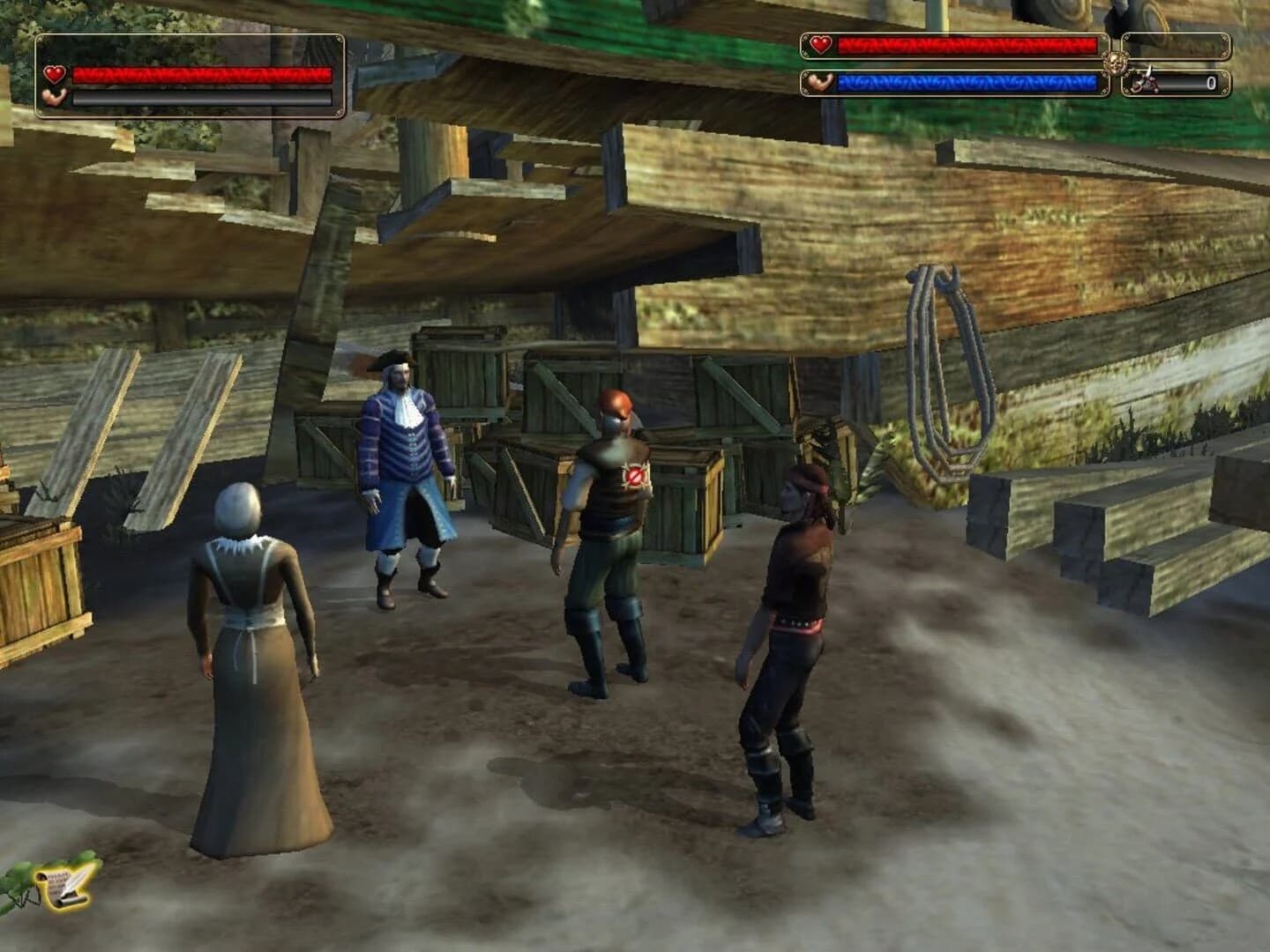This screenshot has width=1270, height=952.
Task: Toggle the player health bar display
Action: (203, 75)
